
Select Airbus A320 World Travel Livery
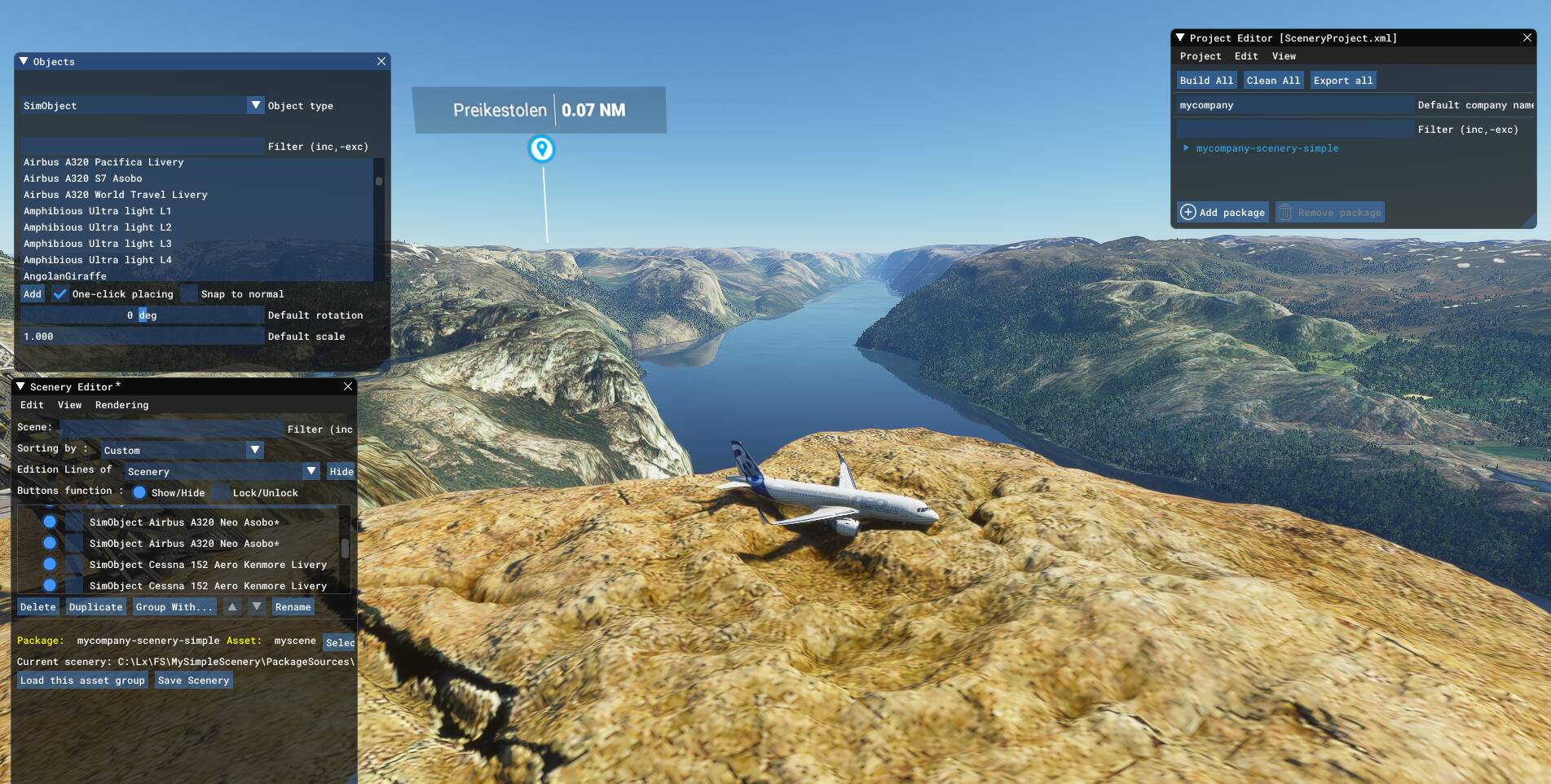tap(116, 195)
